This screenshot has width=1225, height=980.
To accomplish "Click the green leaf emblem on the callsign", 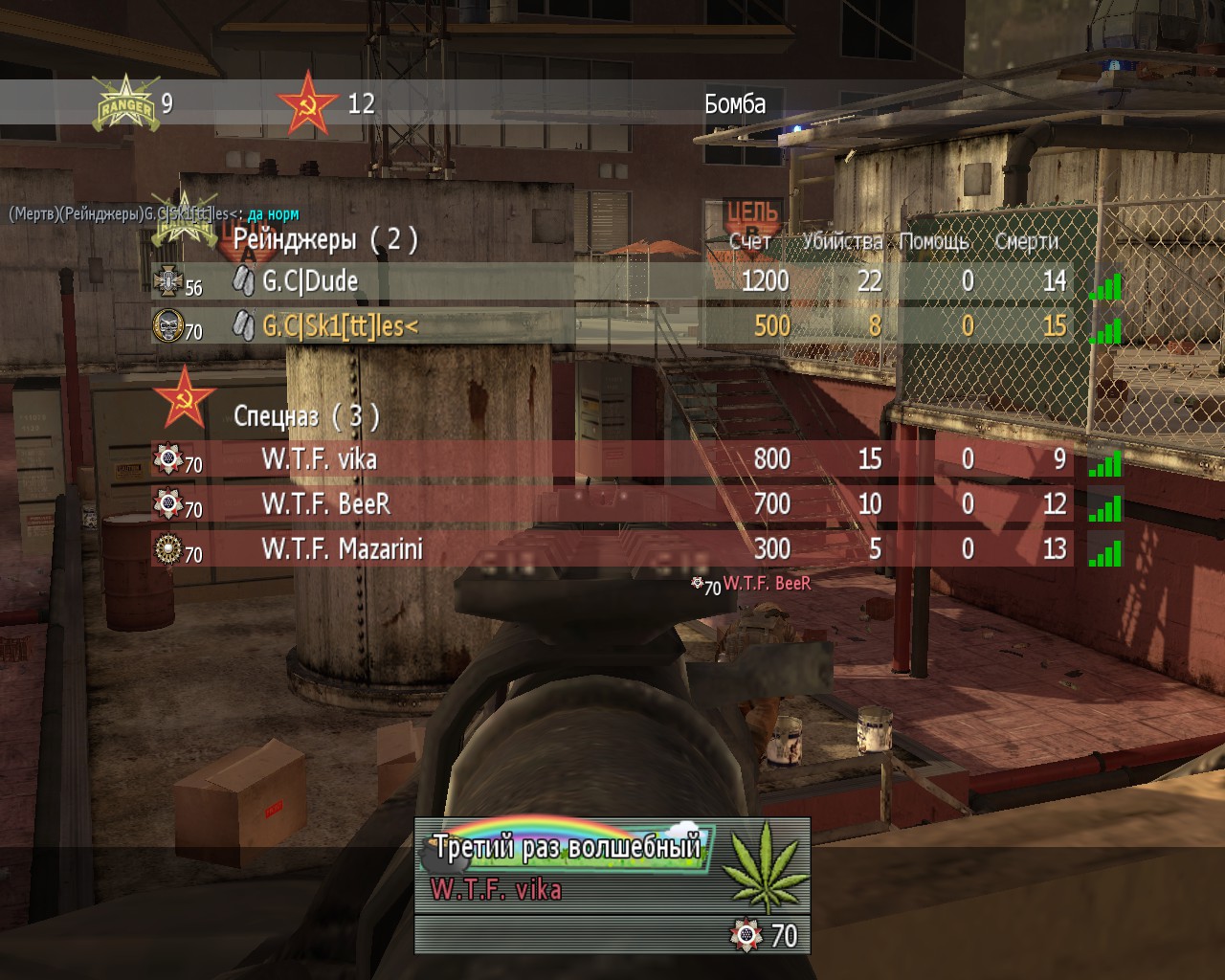I will [x=763, y=866].
